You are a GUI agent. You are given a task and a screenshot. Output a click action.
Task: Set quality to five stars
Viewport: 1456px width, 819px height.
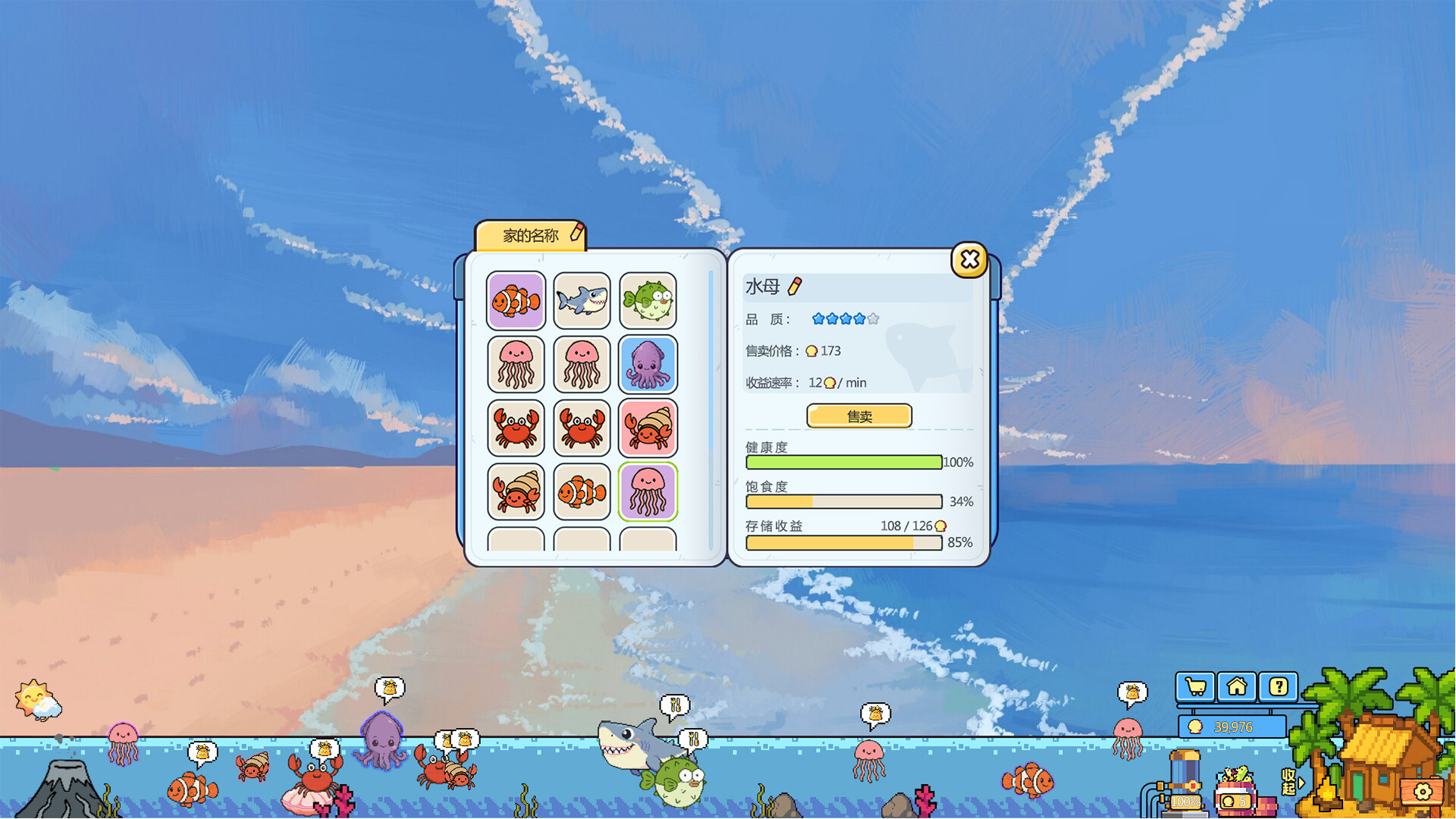click(x=872, y=319)
